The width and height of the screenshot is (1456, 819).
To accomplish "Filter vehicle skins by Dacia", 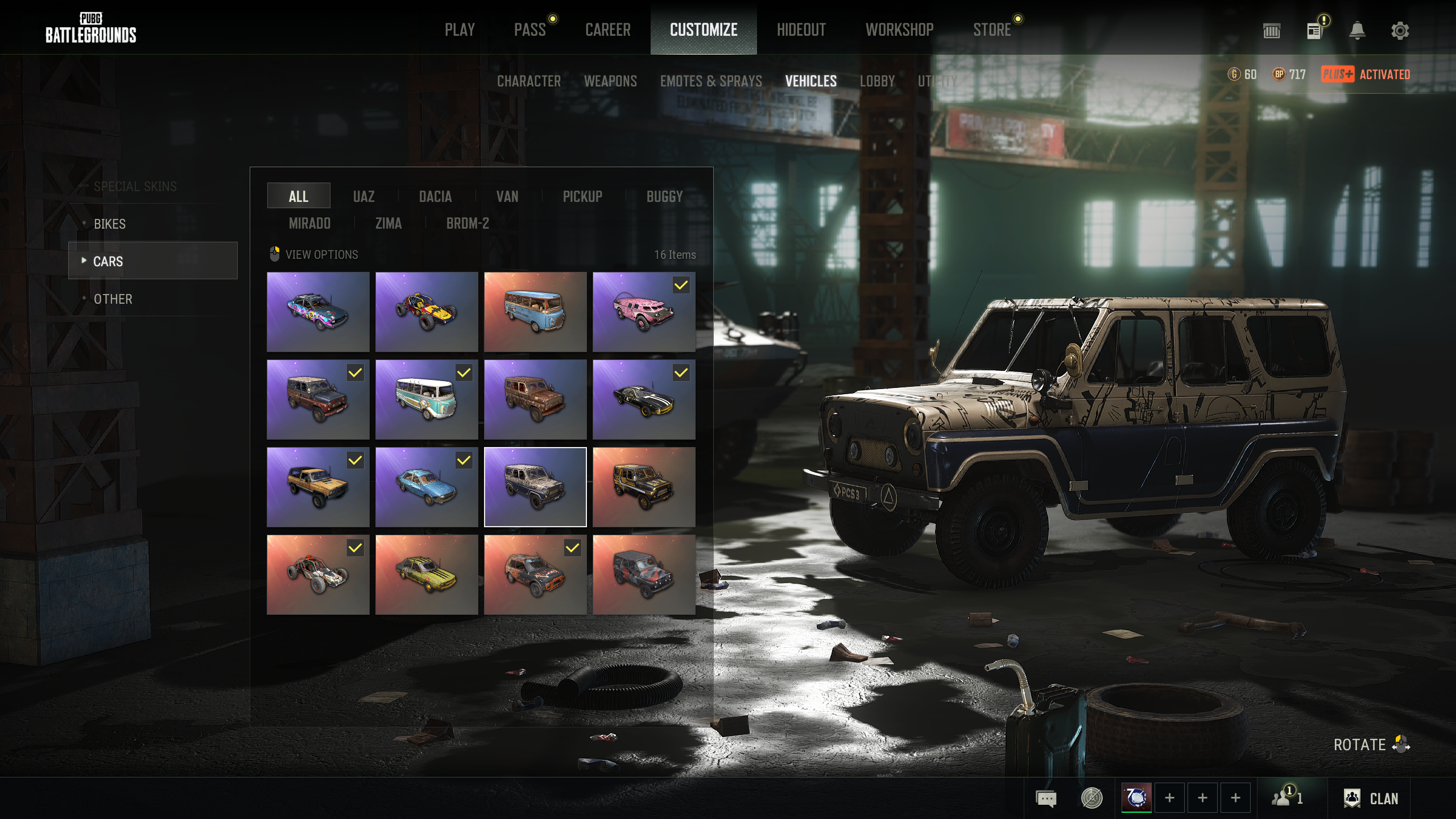I will [435, 197].
